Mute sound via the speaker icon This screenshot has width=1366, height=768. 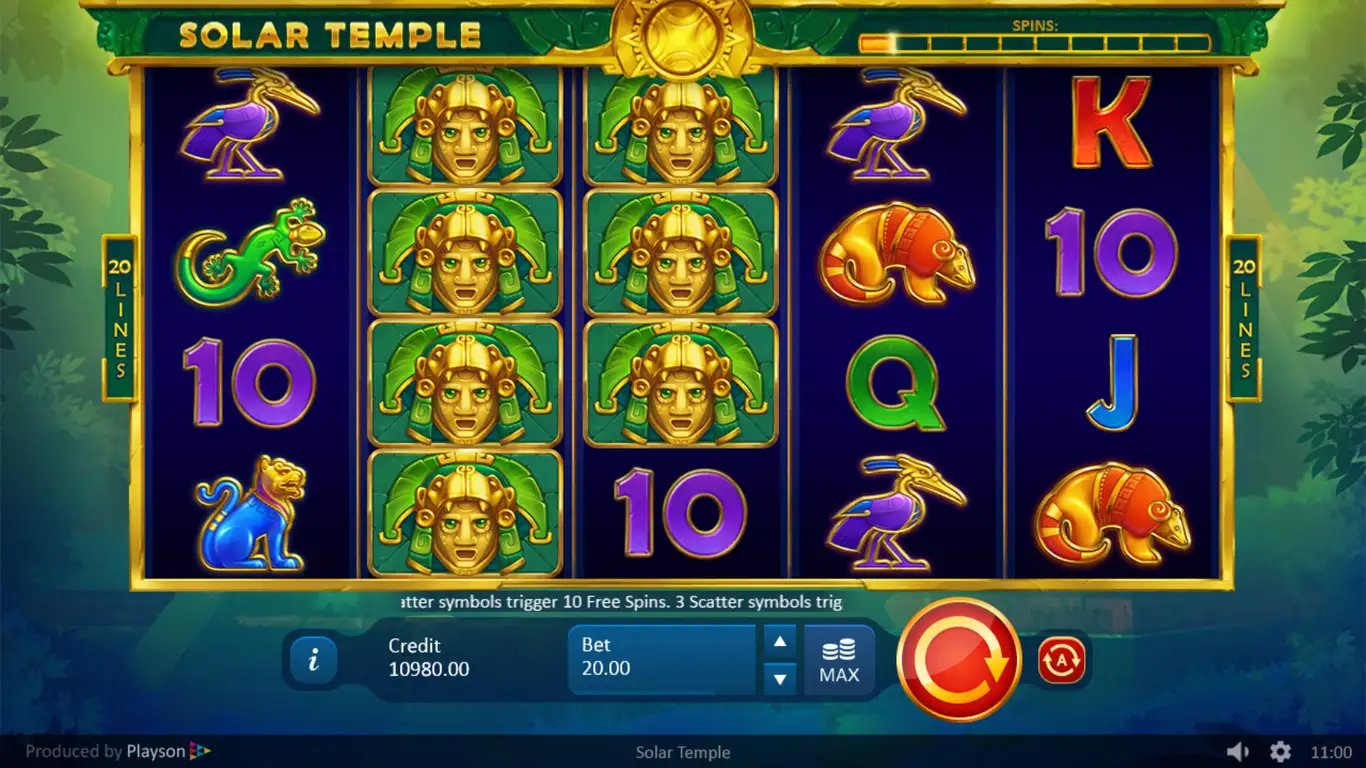(x=1238, y=752)
